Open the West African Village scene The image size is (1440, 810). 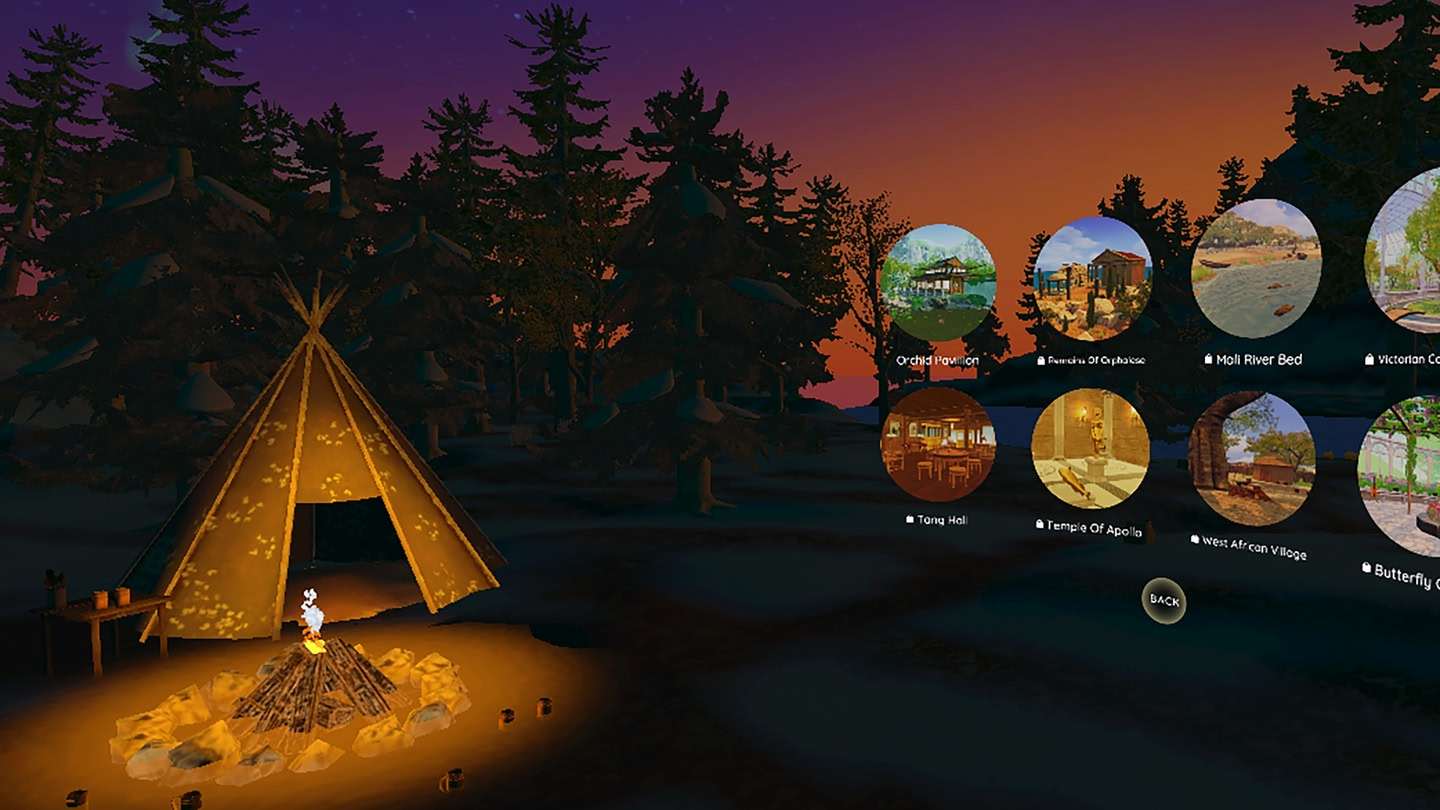coord(1251,459)
